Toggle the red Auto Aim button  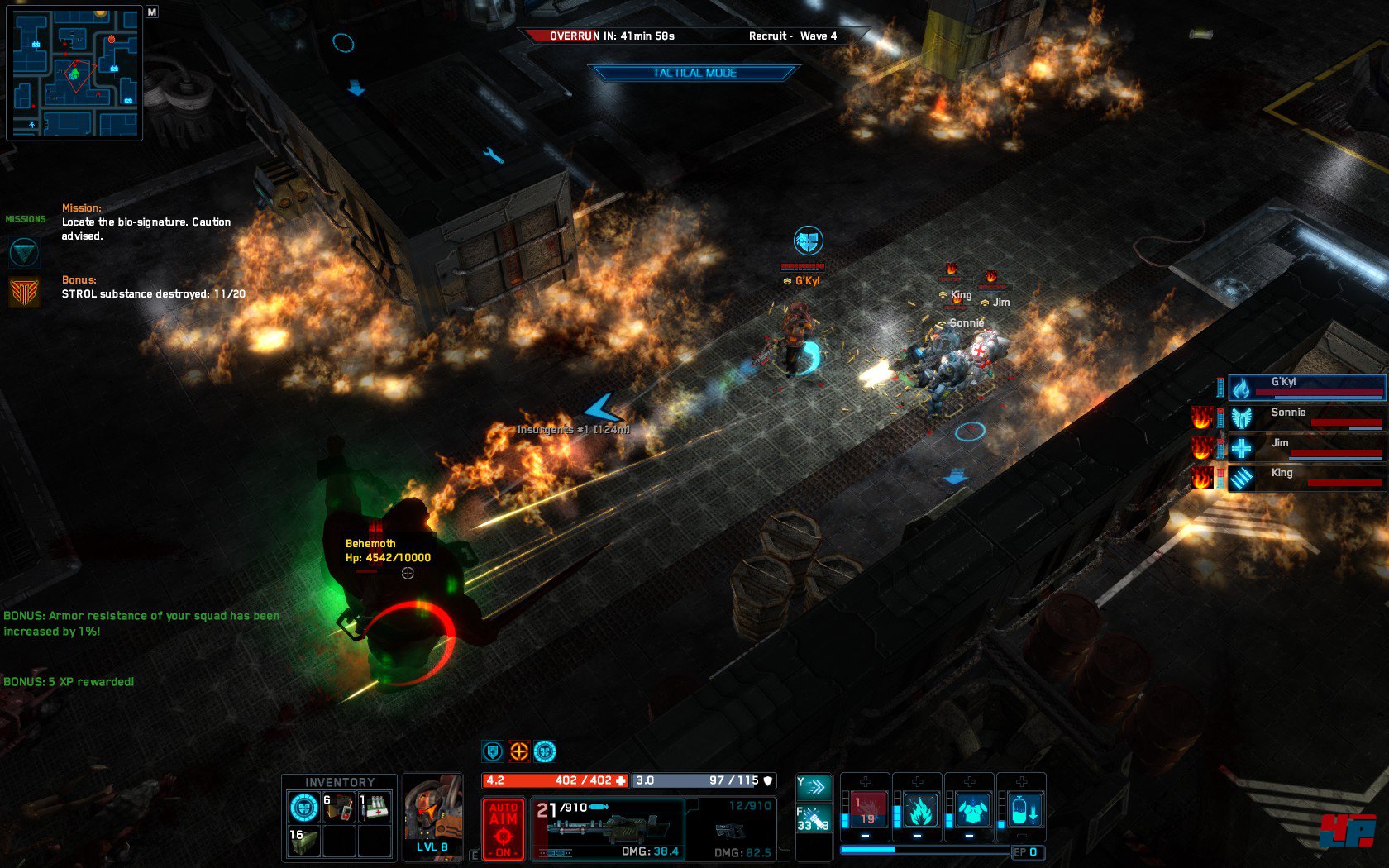click(503, 828)
